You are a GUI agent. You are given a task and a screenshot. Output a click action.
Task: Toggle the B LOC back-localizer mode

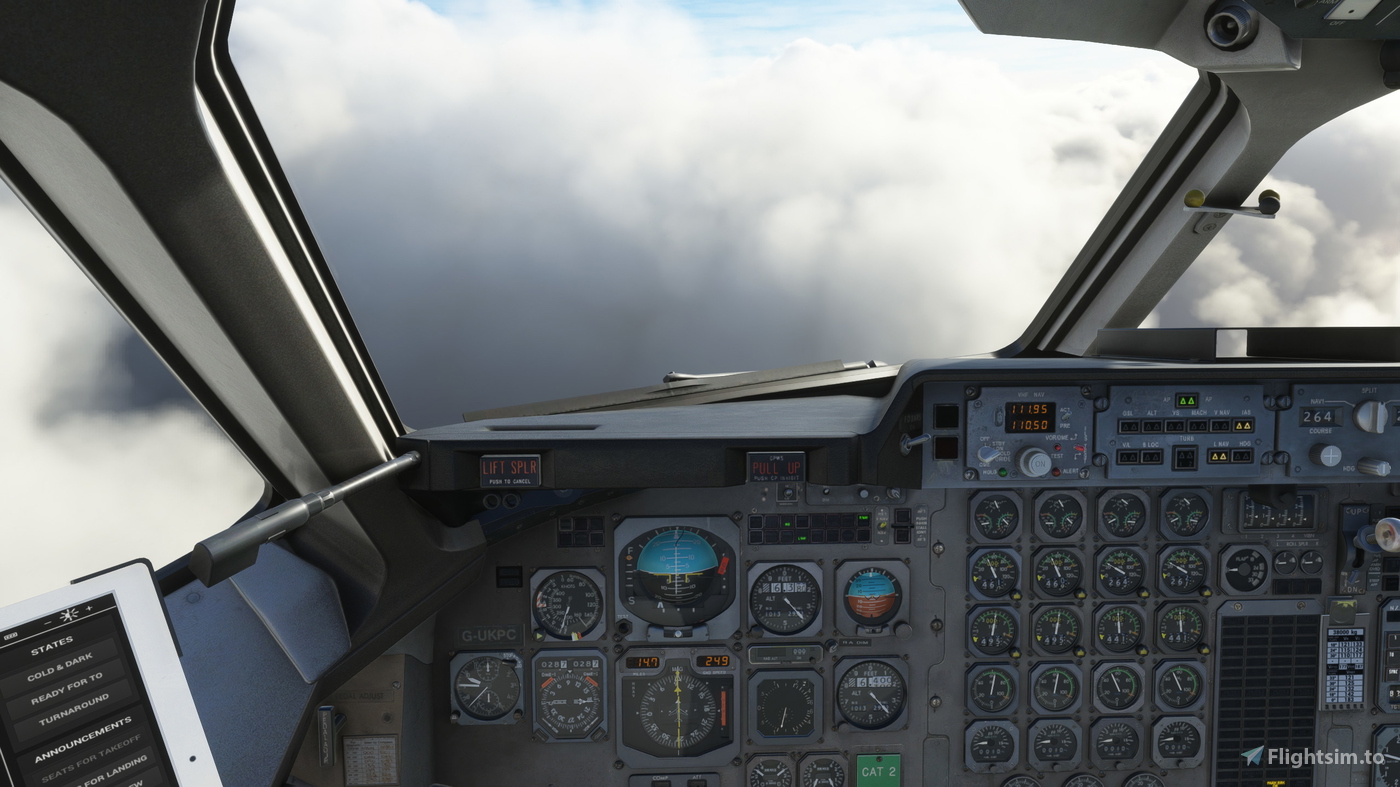tap(1150, 455)
